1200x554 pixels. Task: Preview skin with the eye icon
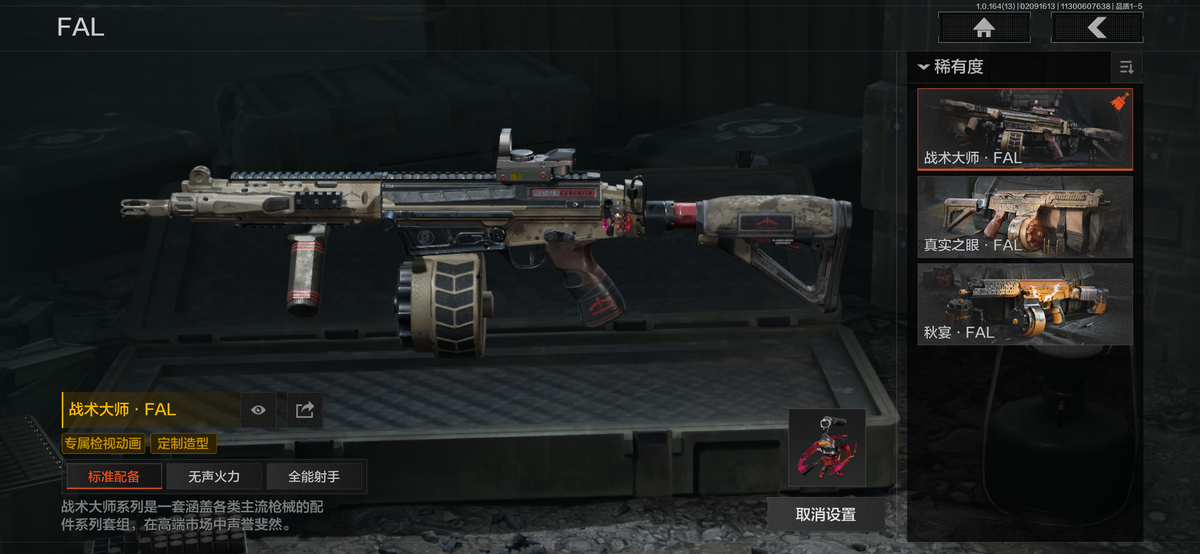[x=258, y=409]
